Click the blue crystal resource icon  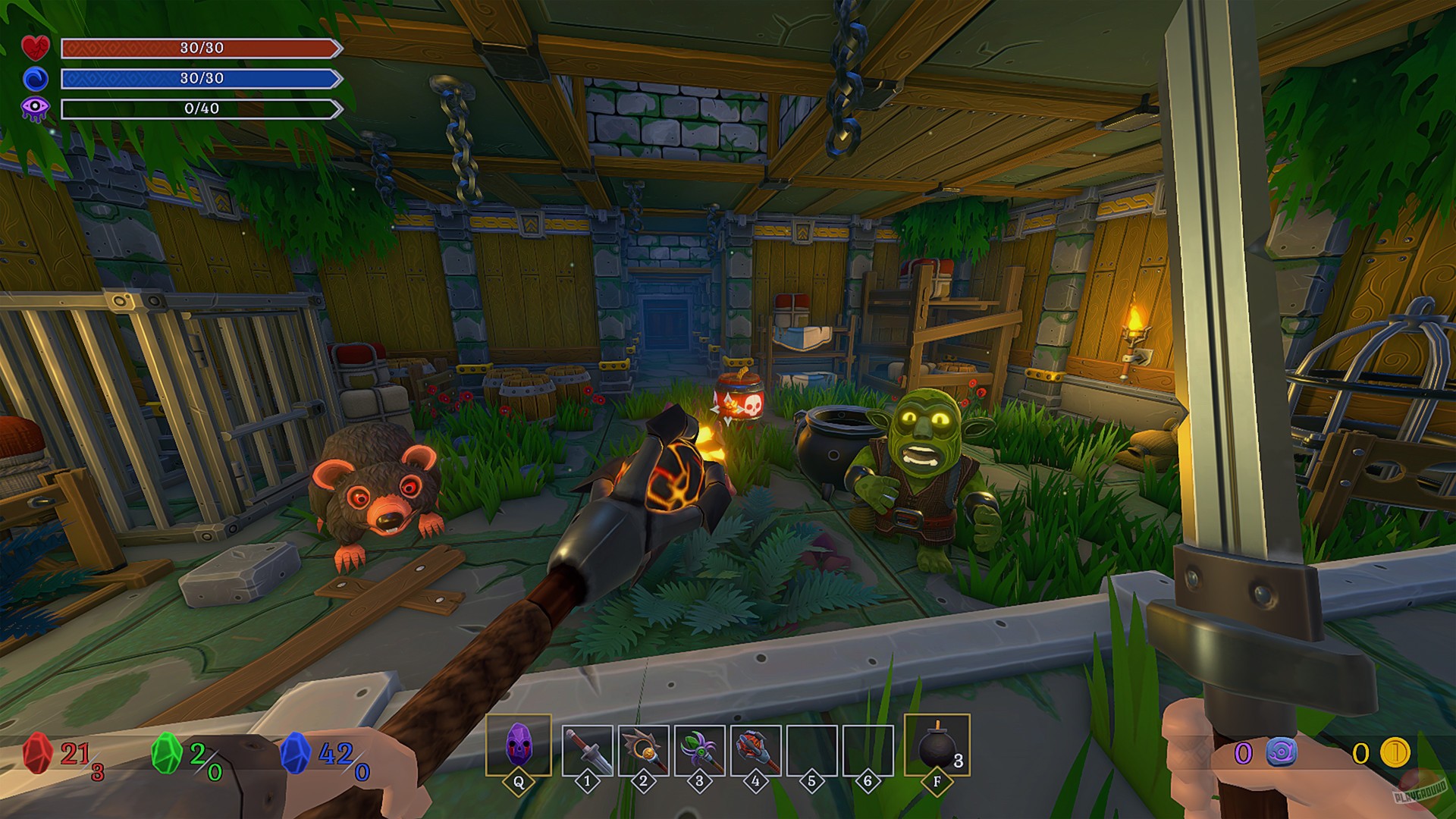pyautogui.click(x=296, y=754)
